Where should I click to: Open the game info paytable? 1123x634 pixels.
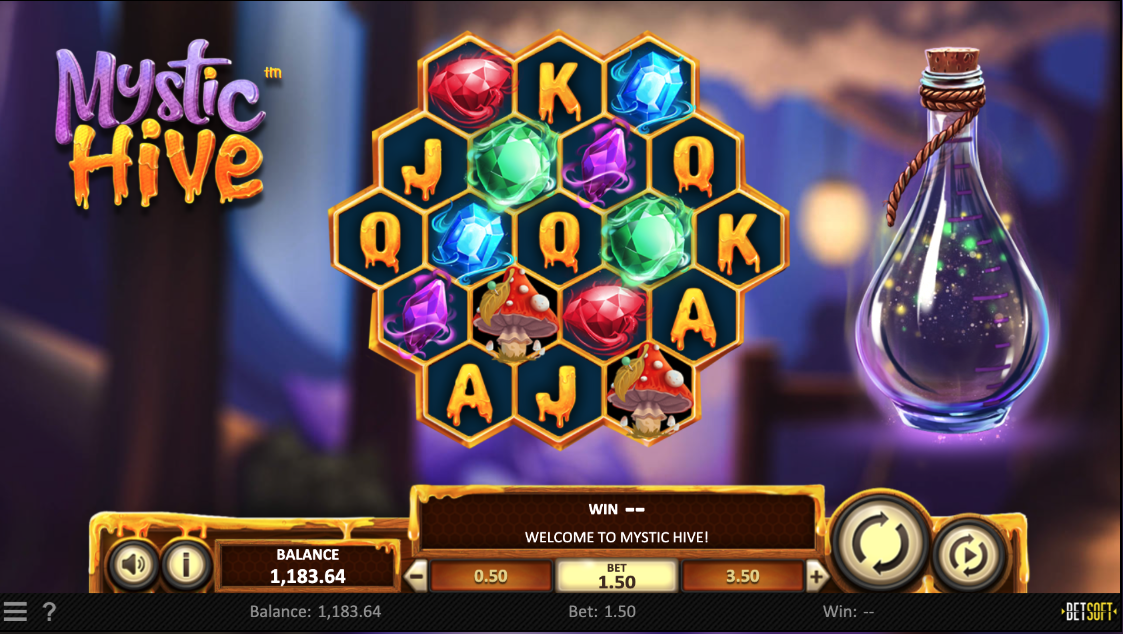point(185,565)
